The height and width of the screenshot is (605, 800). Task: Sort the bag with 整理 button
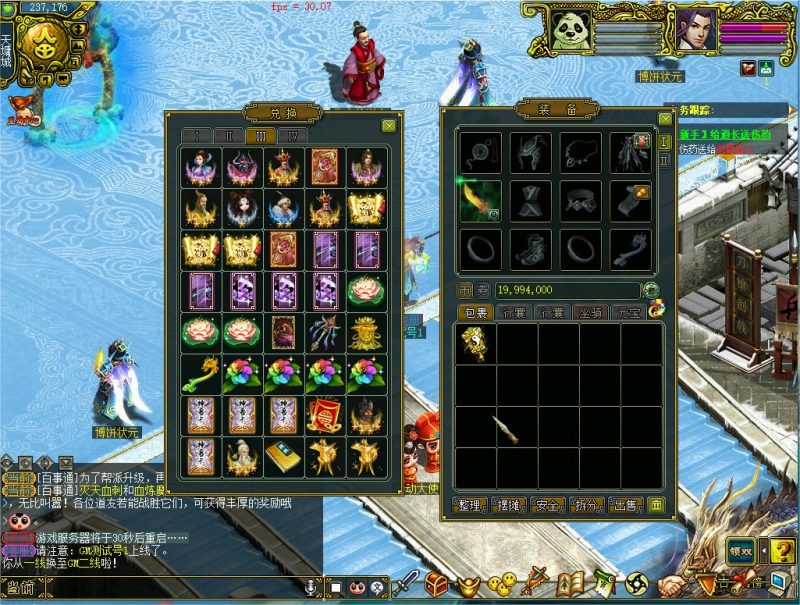[469, 506]
